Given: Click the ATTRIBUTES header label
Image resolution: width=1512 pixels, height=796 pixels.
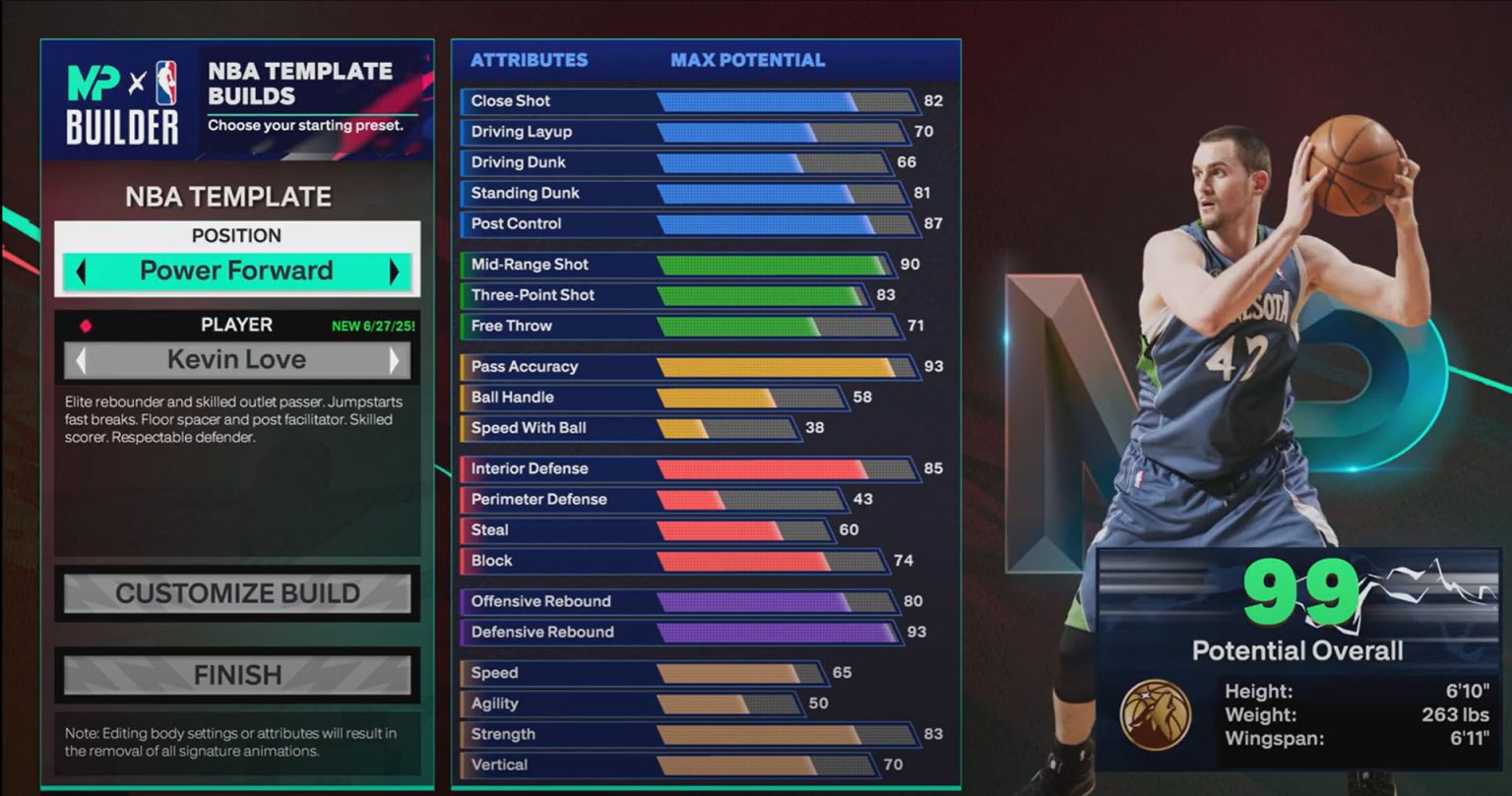Looking at the screenshot, I should (x=528, y=60).
